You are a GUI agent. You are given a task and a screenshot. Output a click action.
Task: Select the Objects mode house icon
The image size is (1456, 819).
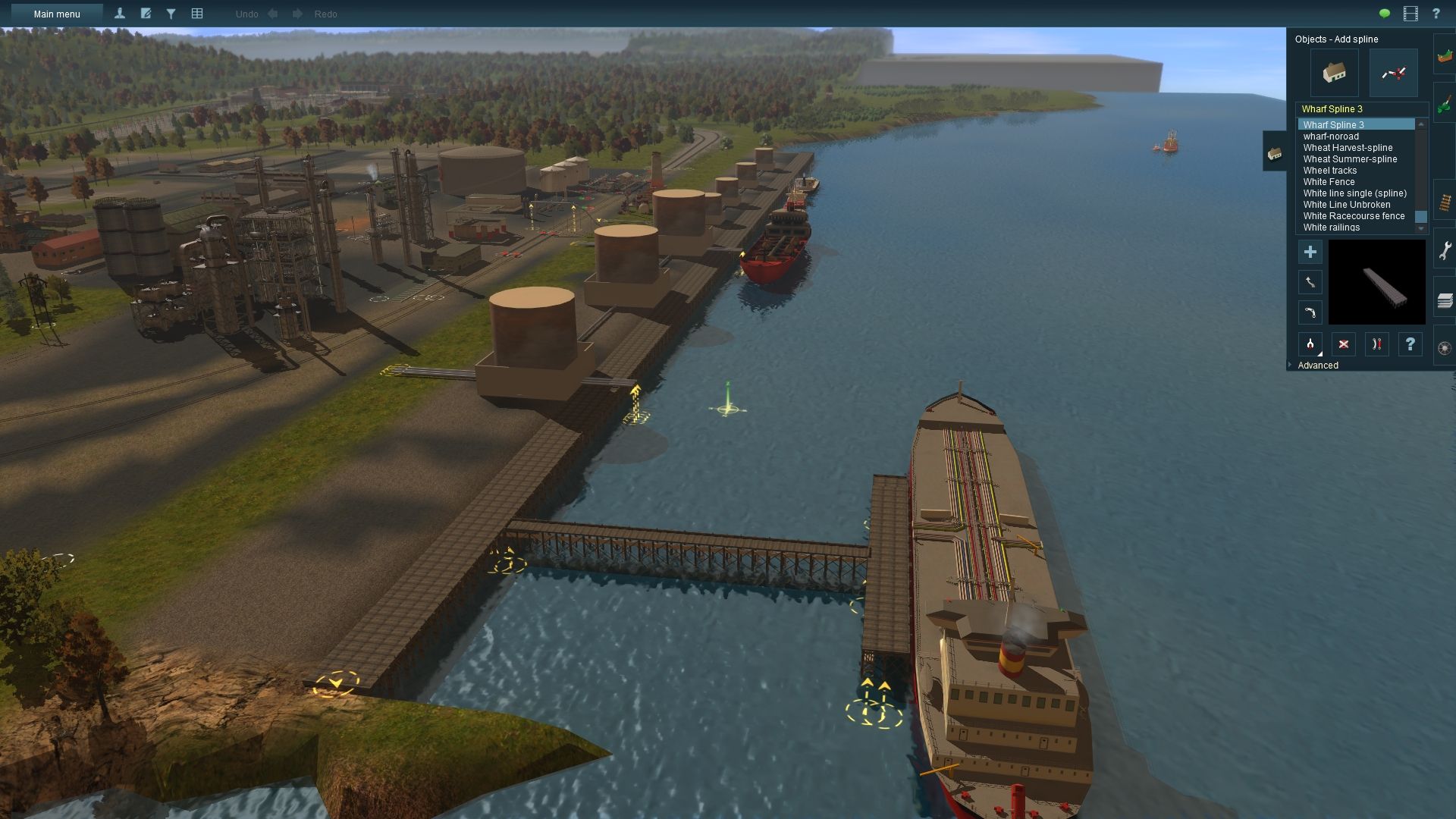(1335, 72)
